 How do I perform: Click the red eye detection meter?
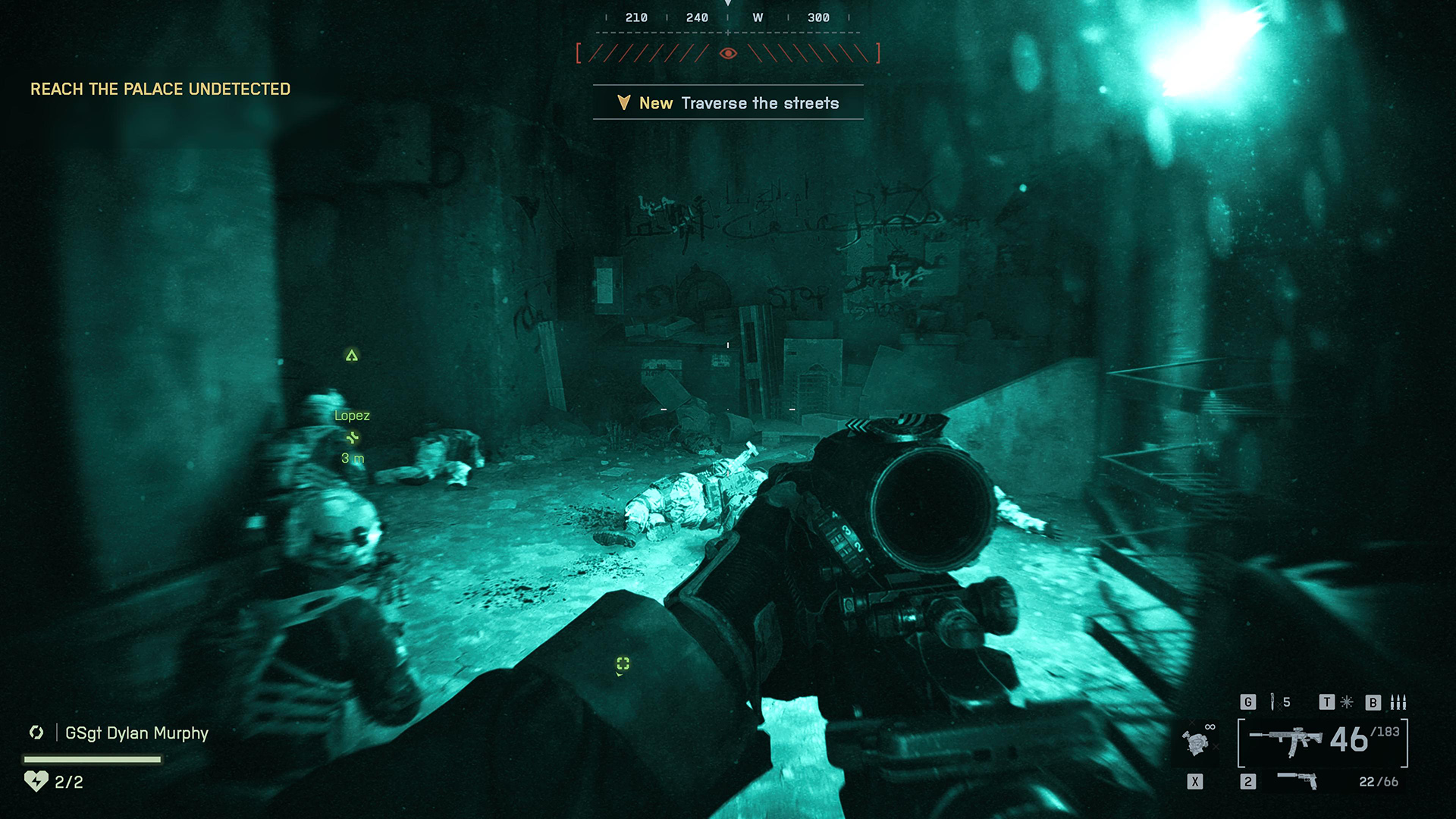pos(728,53)
